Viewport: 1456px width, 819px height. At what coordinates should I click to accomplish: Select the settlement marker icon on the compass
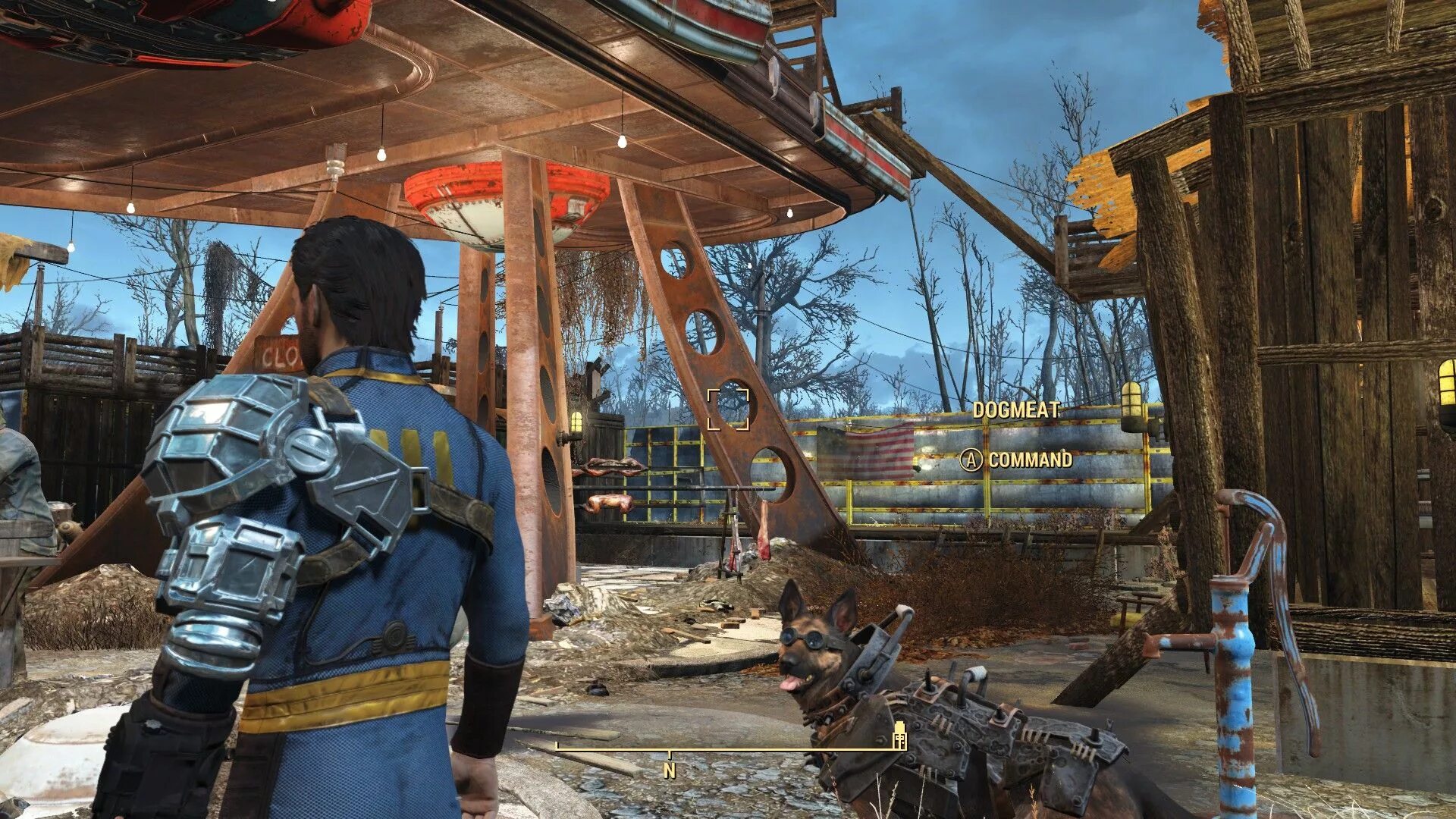[x=900, y=735]
